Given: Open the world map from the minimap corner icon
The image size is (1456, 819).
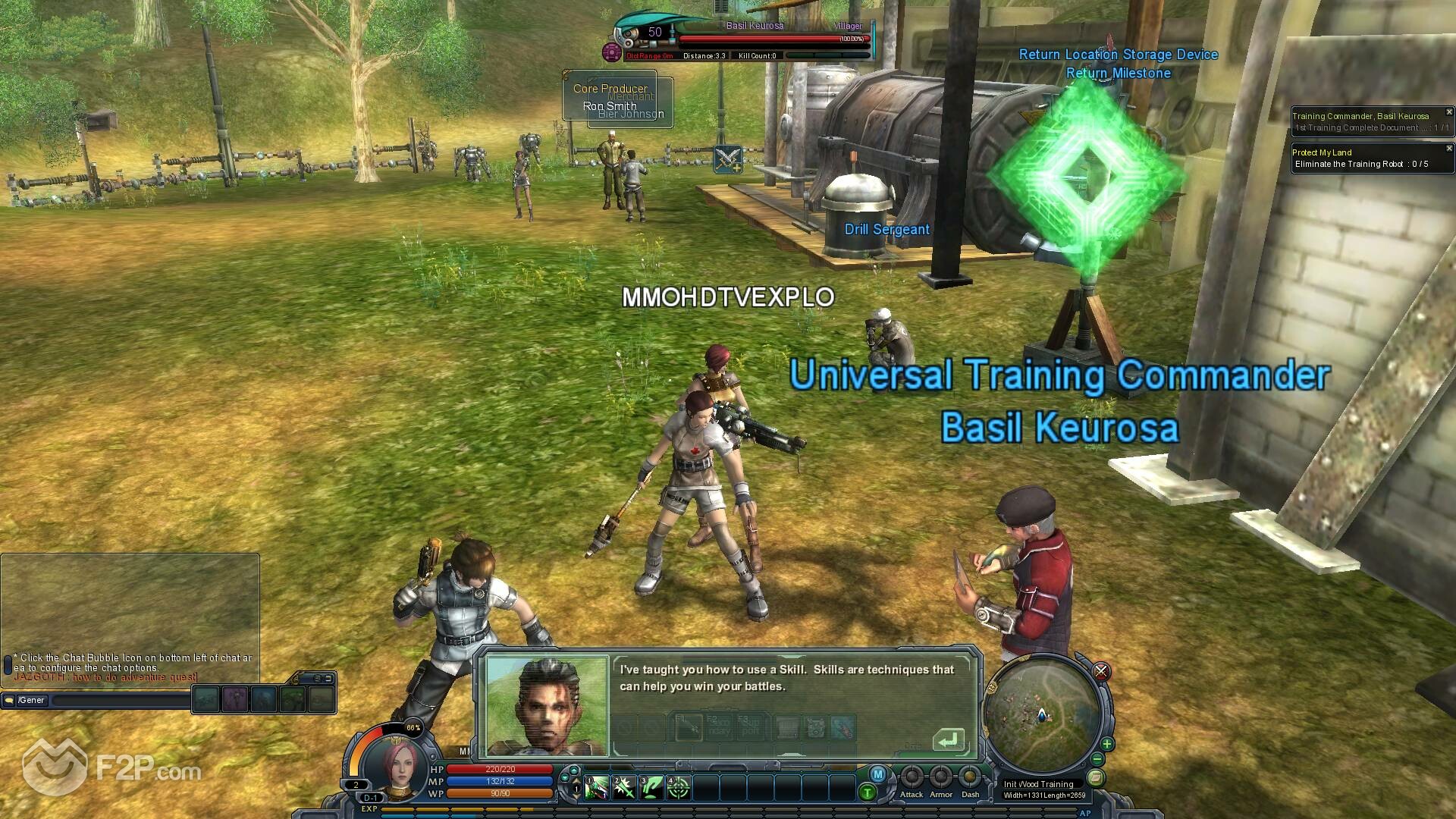Looking at the screenshot, I should [1094, 778].
